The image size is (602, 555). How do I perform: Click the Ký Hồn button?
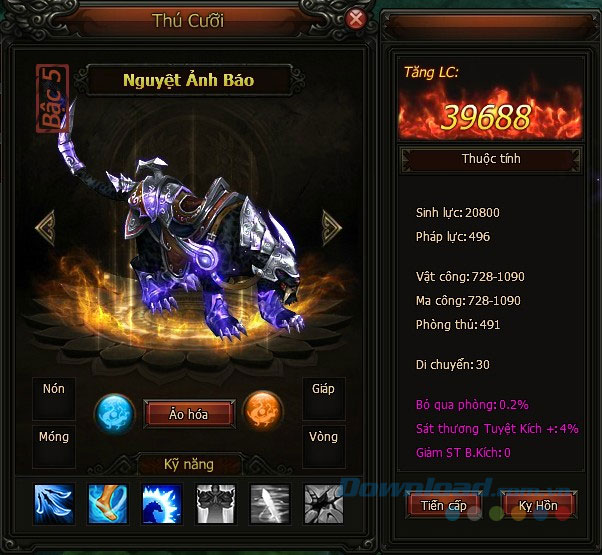click(x=538, y=505)
